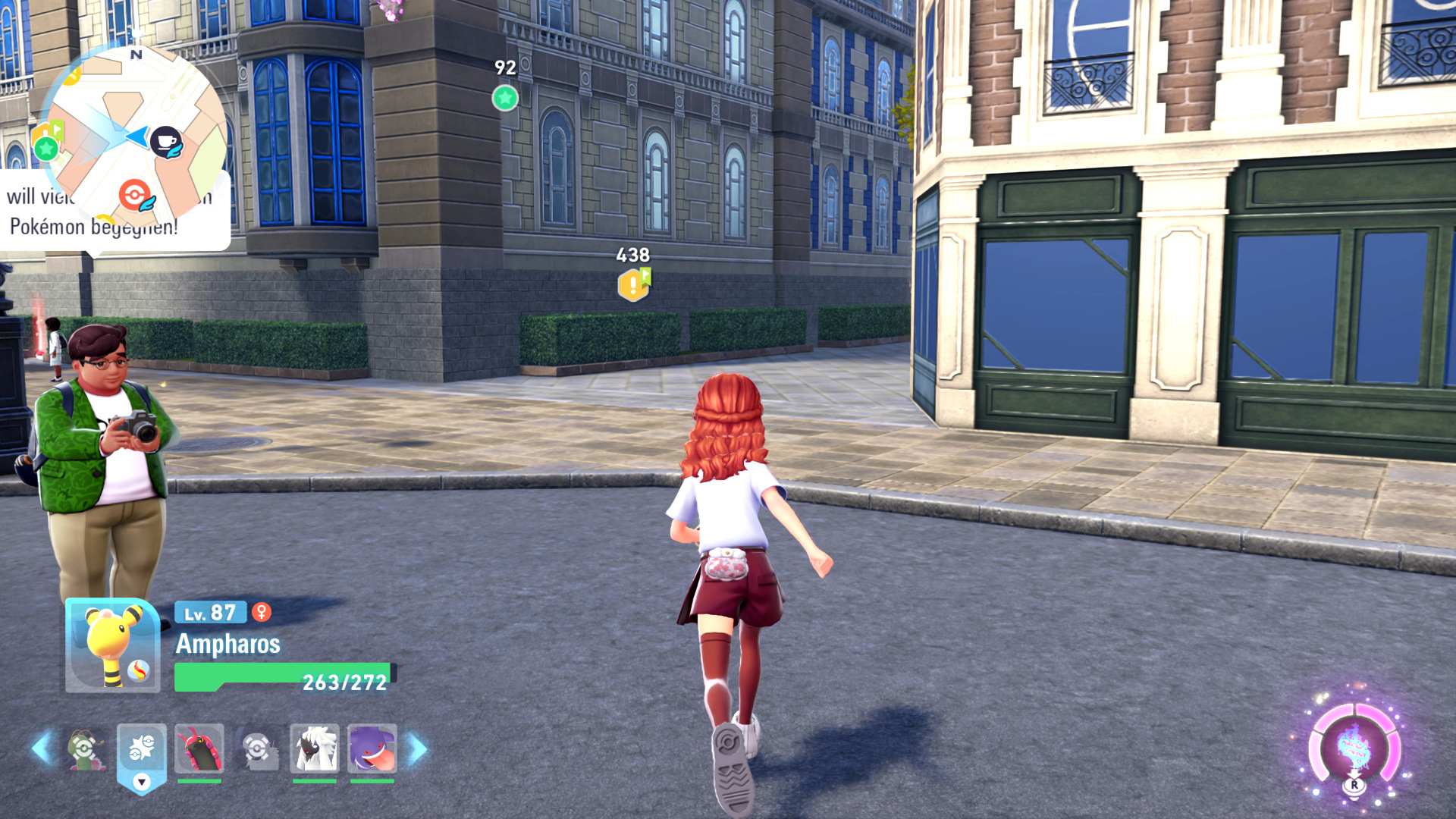Cycle party right with the blue arrow
Viewport: 1456px width, 819px height.
tap(418, 749)
